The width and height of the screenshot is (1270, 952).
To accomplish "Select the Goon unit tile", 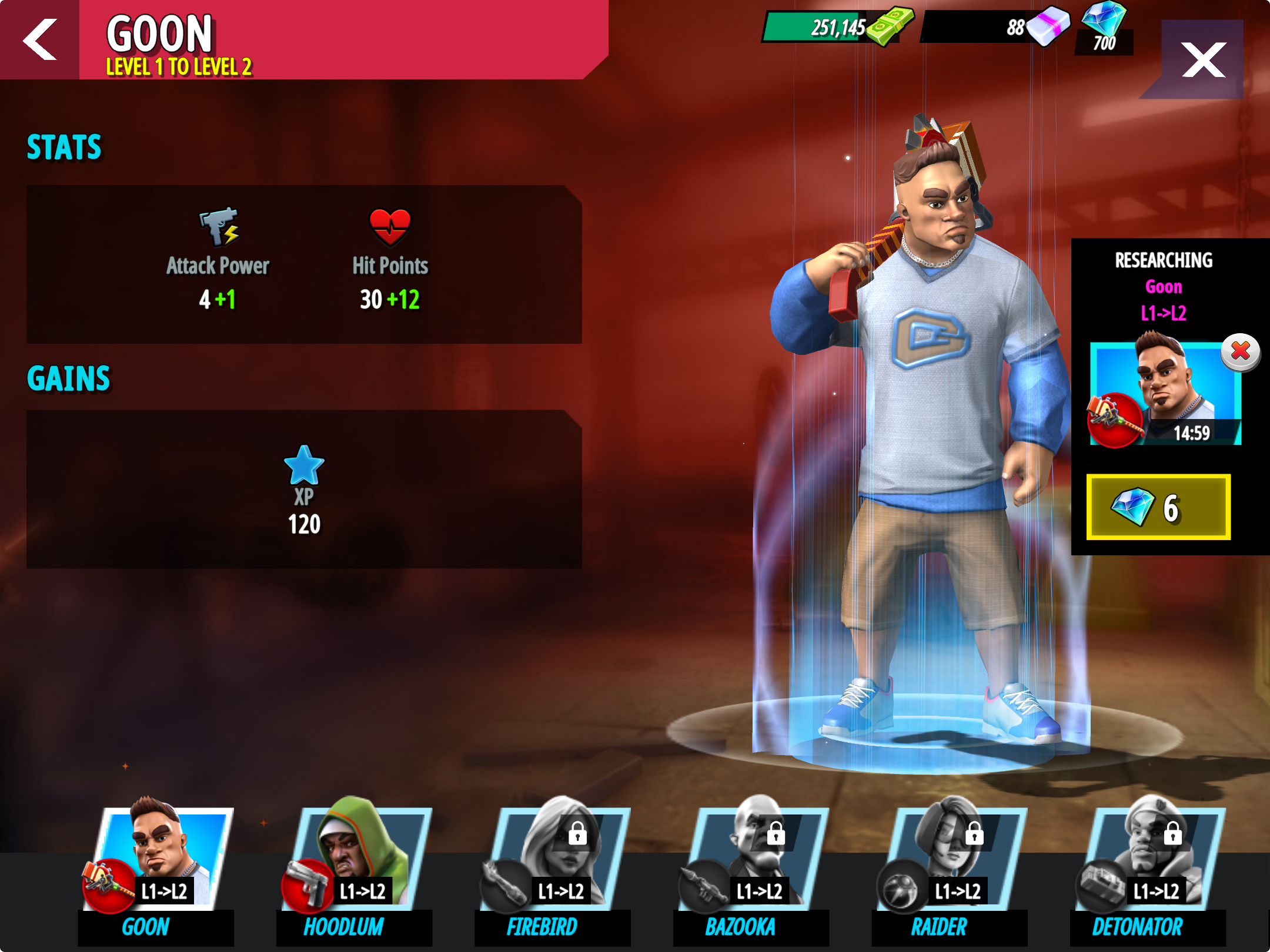I will 156,864.
